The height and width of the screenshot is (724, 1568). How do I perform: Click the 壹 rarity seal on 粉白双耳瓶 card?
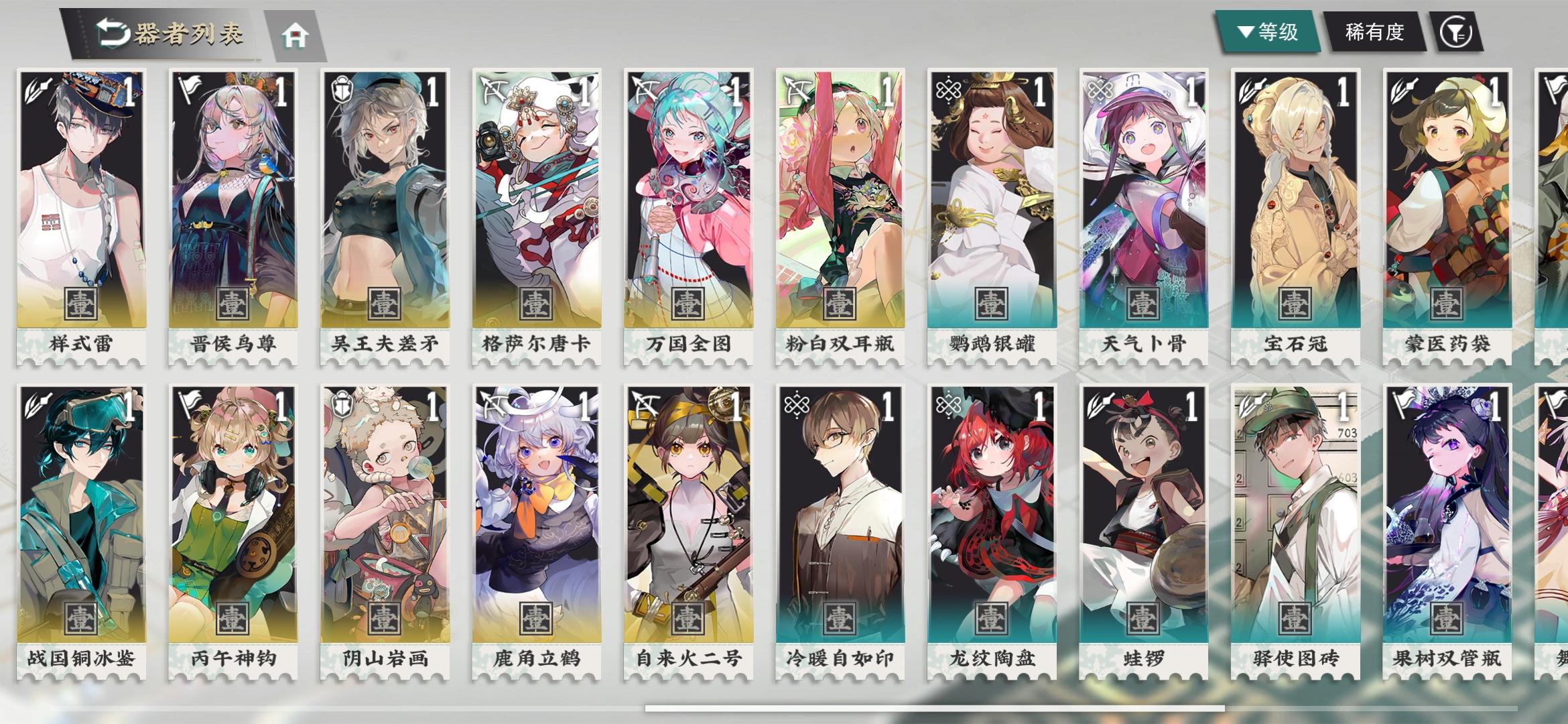tap(840, 305)
